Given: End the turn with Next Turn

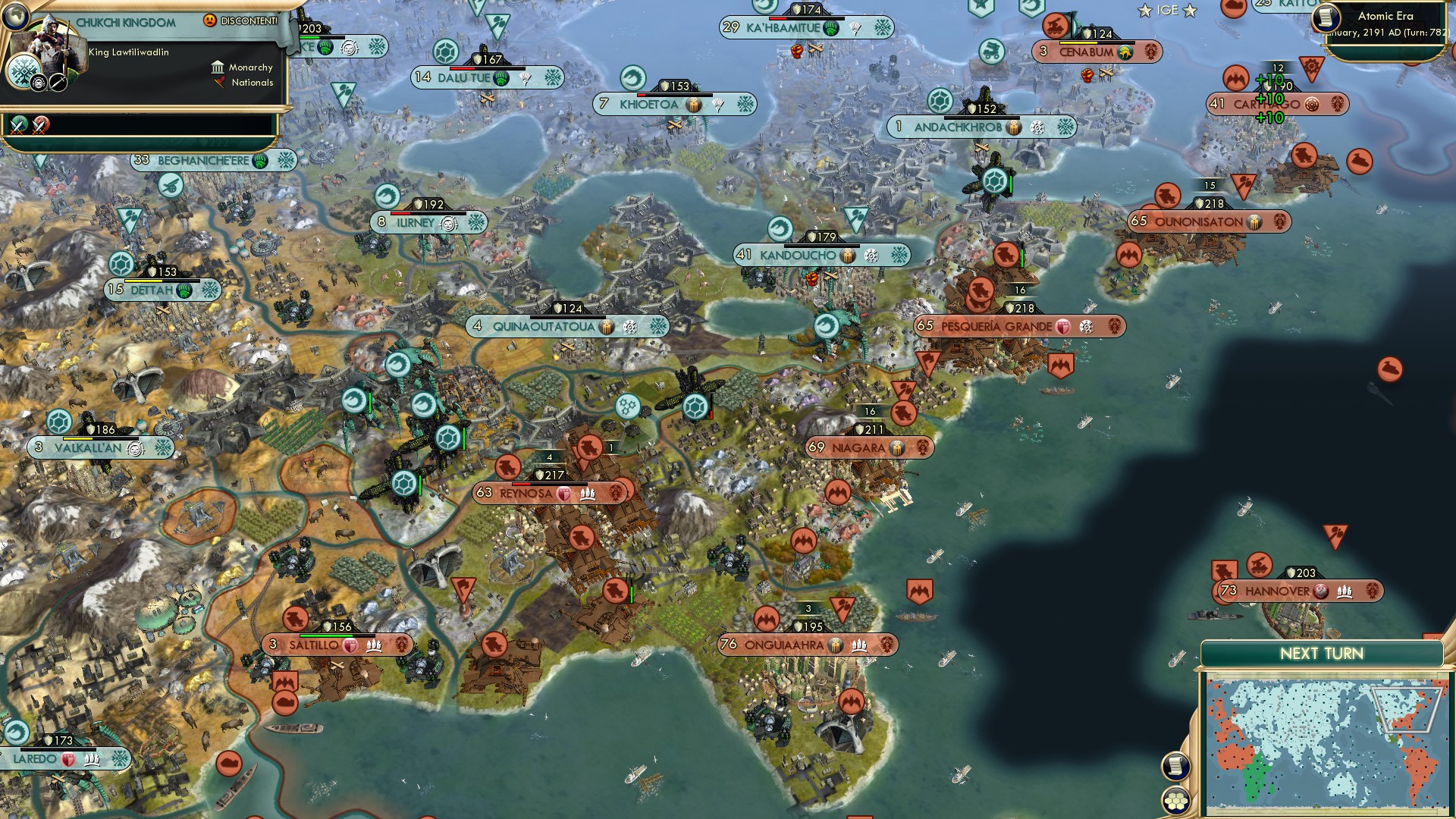Looking at the screenshot, I should [x=1321, y=654].
